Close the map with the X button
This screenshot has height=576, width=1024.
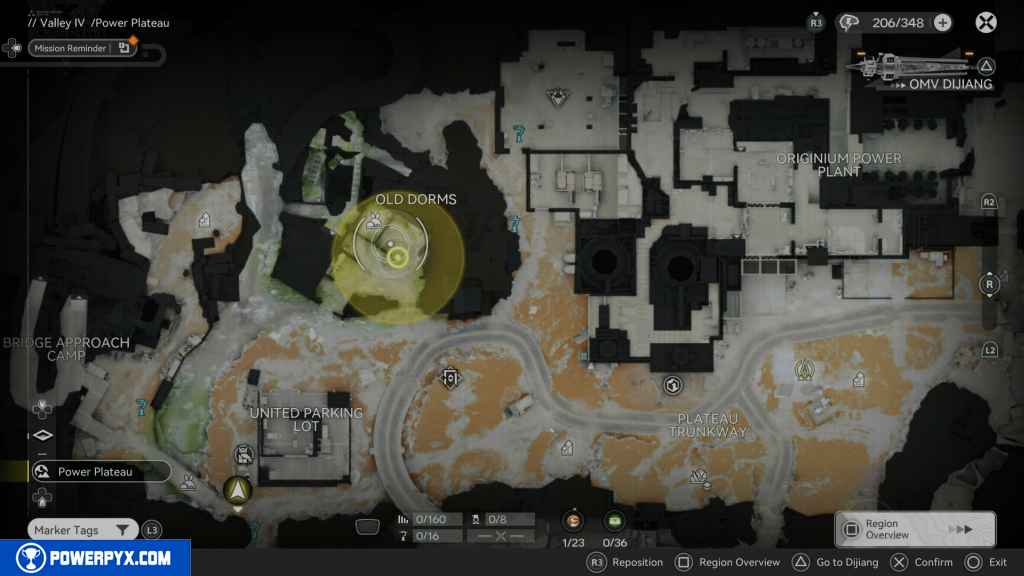click(986, 22)
